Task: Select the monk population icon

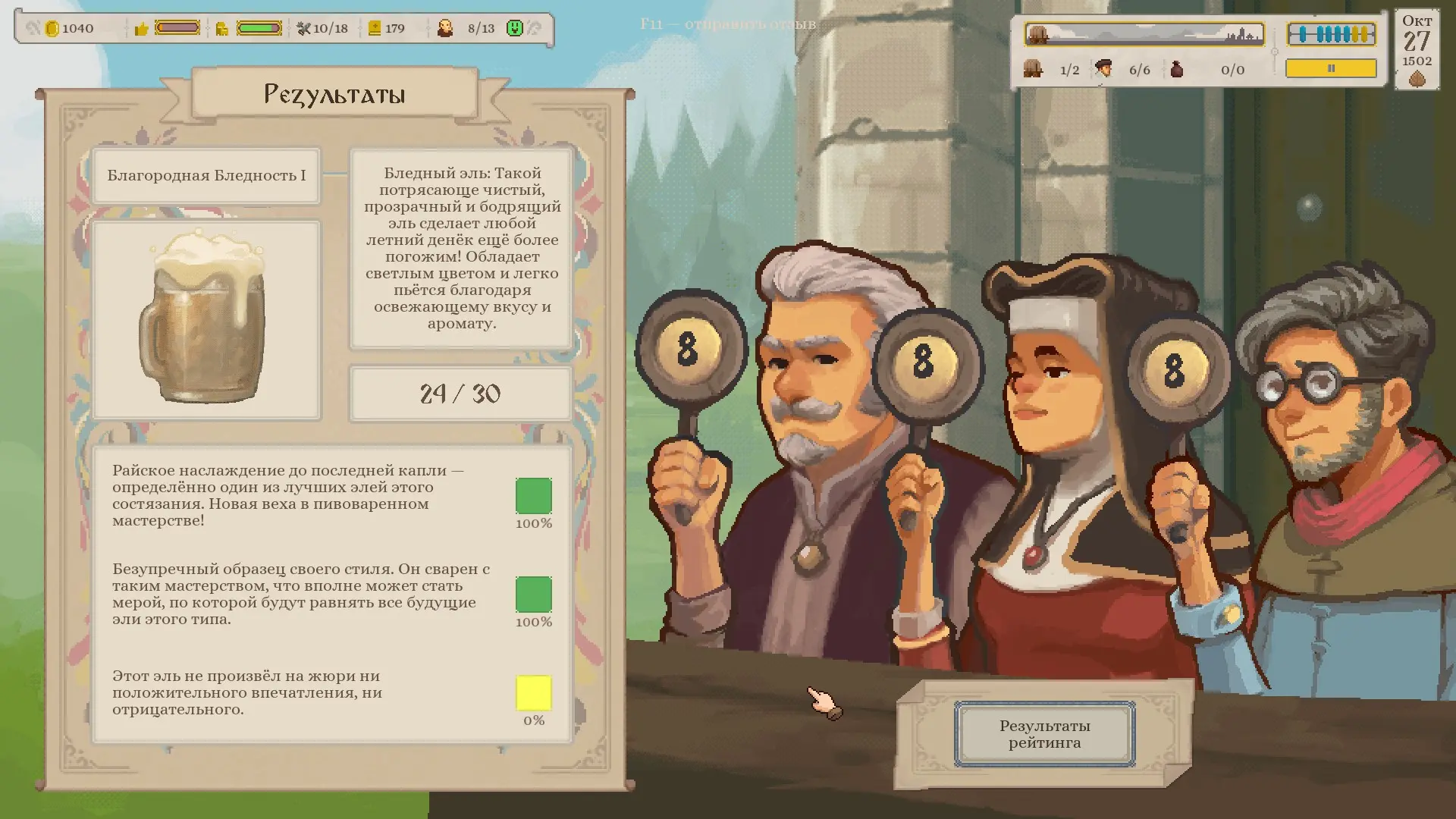Action: [445, 29]
